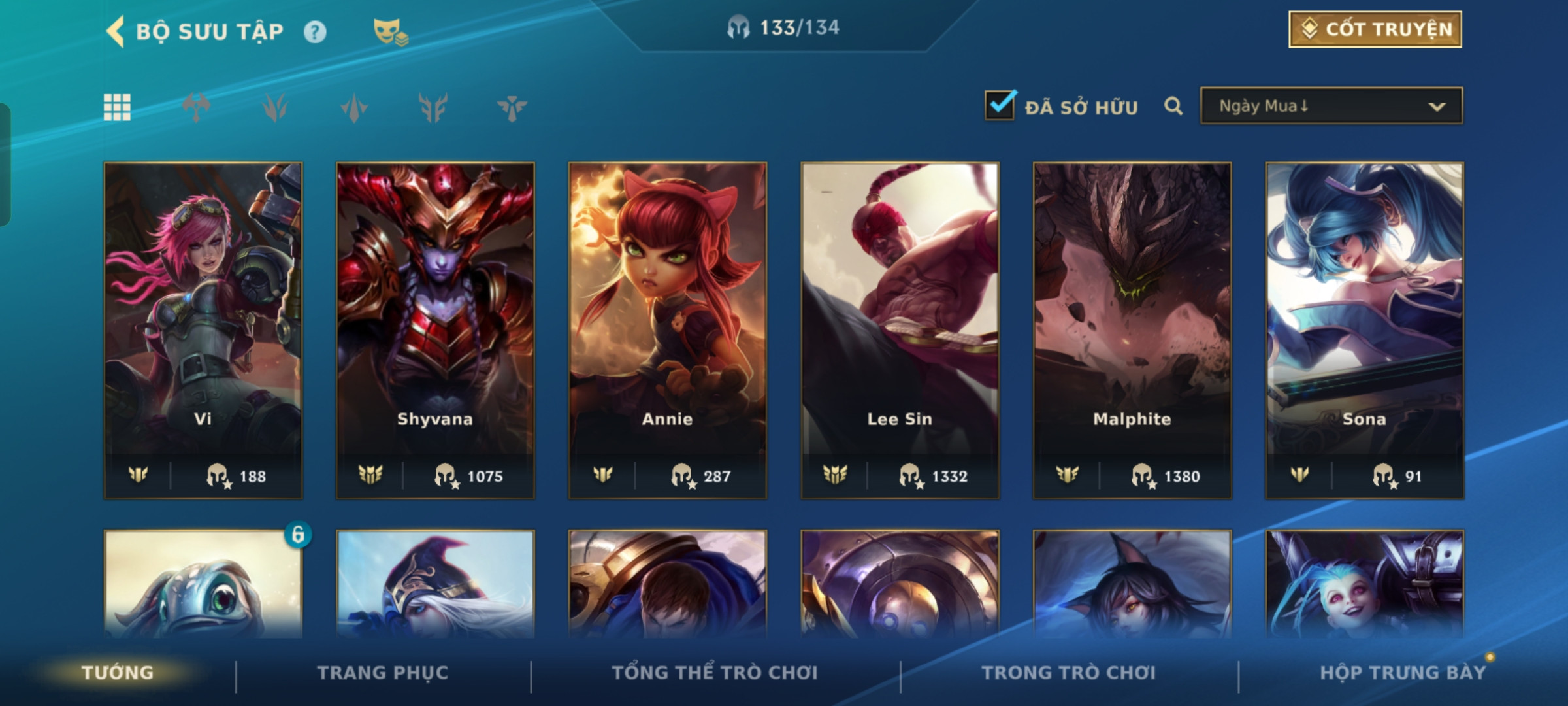Open the Cốt Truyện button
Image resolution: width=1568 pixels, height=706 pixels.
(1375, 29)
